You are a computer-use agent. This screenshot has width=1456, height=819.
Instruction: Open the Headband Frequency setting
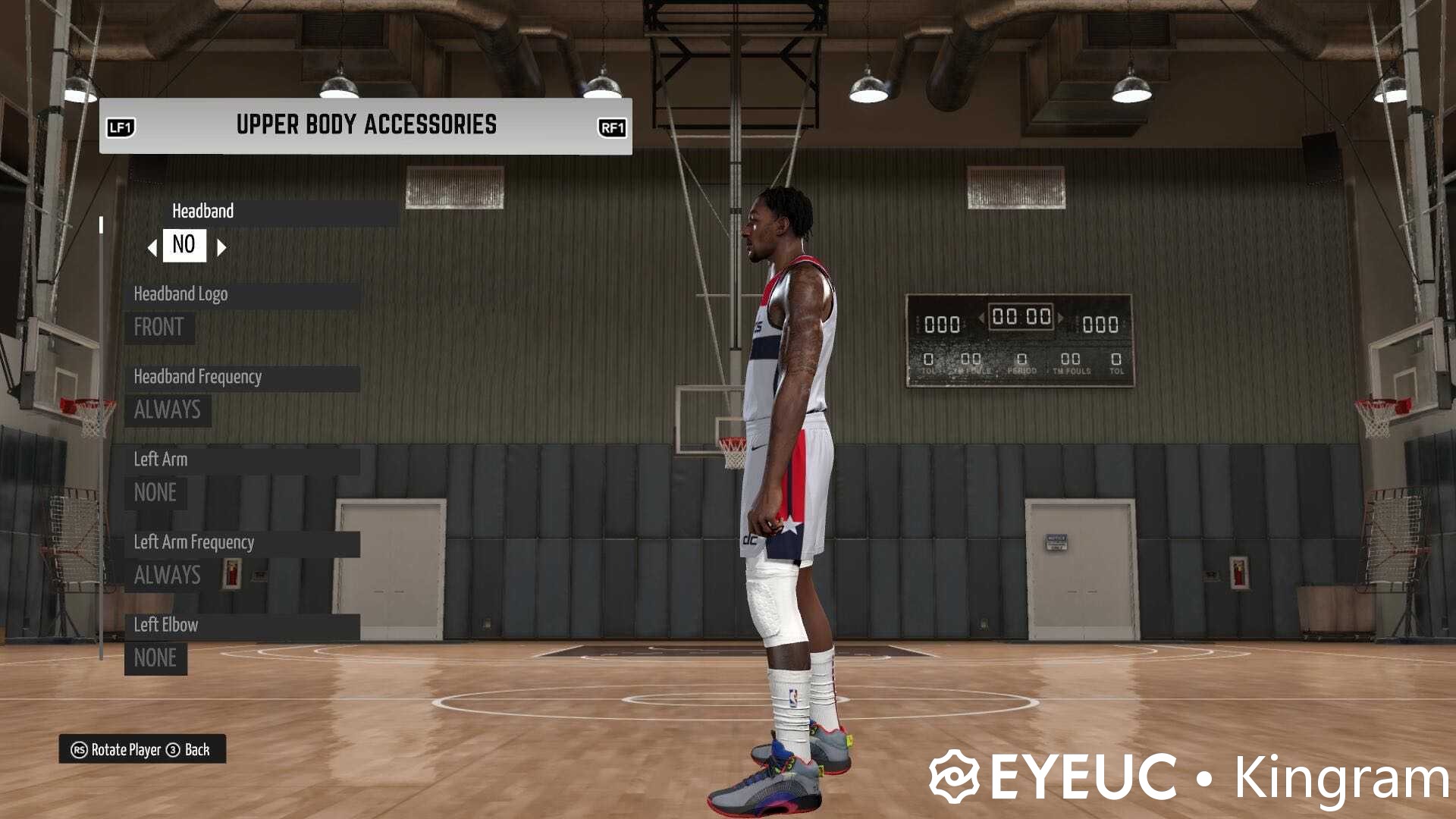pyautogui.click(x=241, y=377)
